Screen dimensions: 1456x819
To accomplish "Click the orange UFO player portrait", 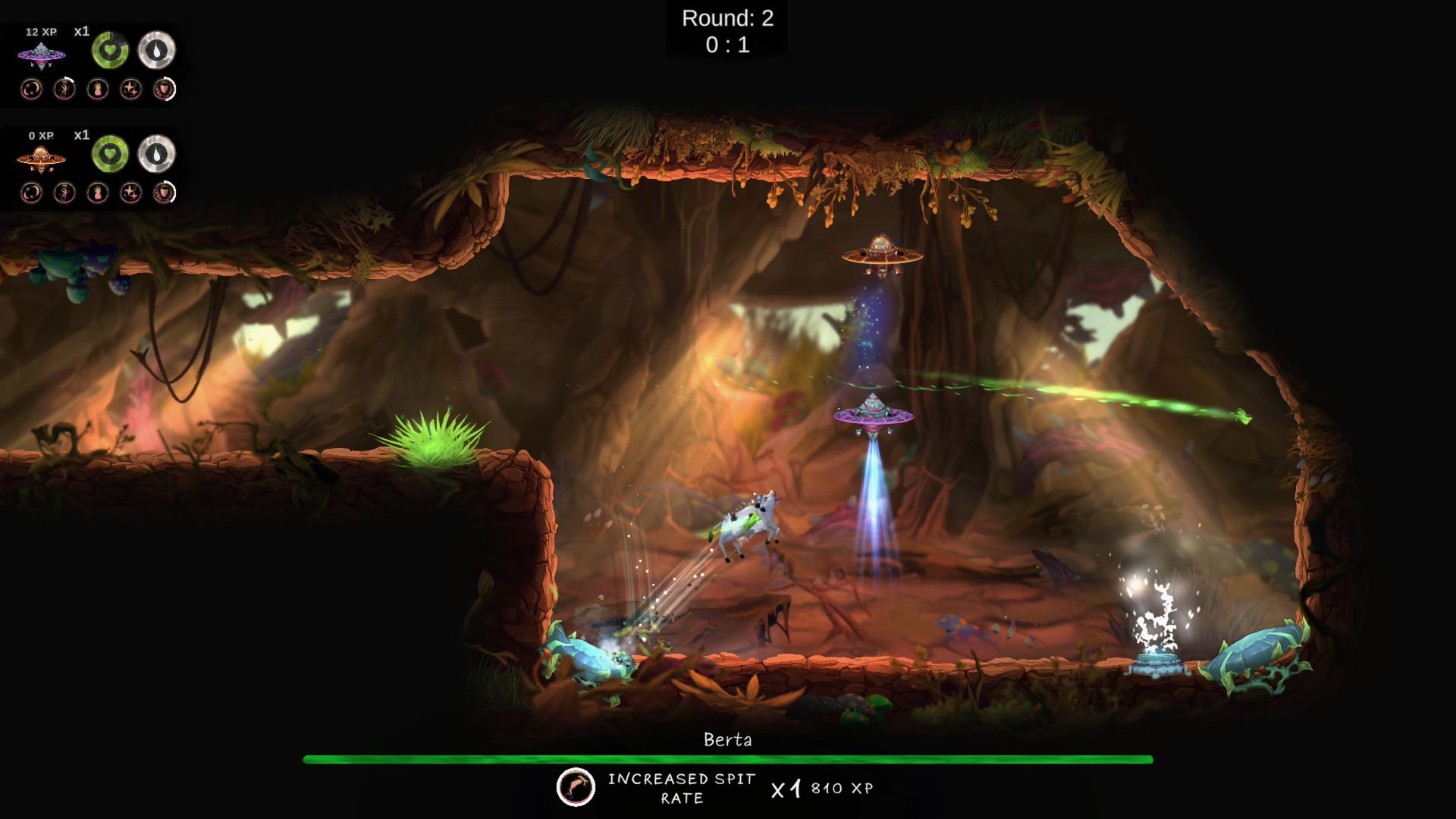I will 41,159.
